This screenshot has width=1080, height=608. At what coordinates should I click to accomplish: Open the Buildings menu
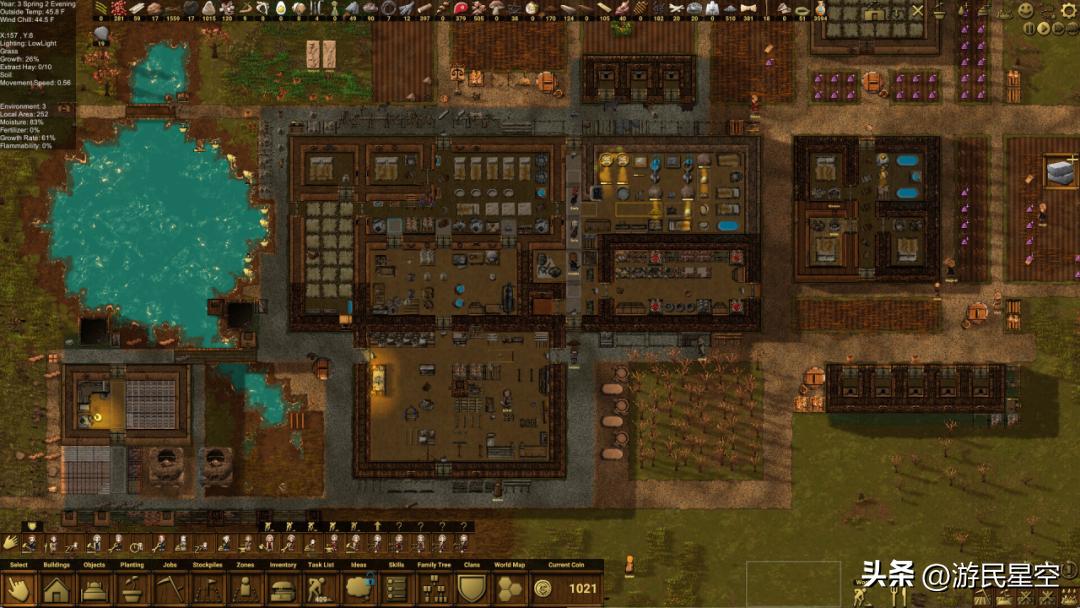tap(56, 588)
